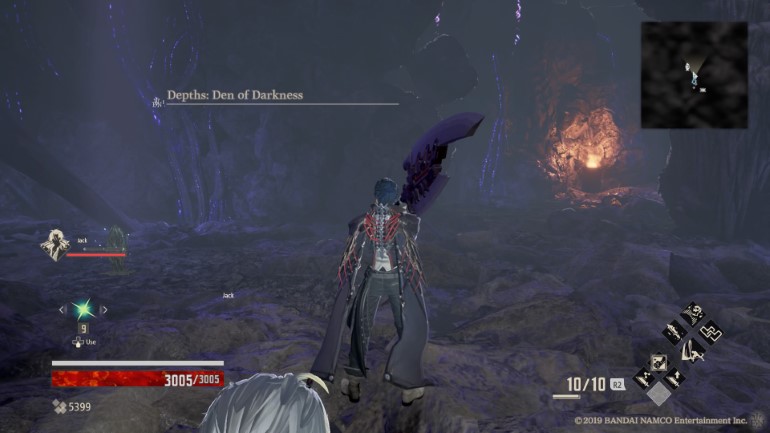Image resolution: width=770 pixels, height=433 pixels.
Task: Click the minimap in the corner
Action: tap(693, 75)
